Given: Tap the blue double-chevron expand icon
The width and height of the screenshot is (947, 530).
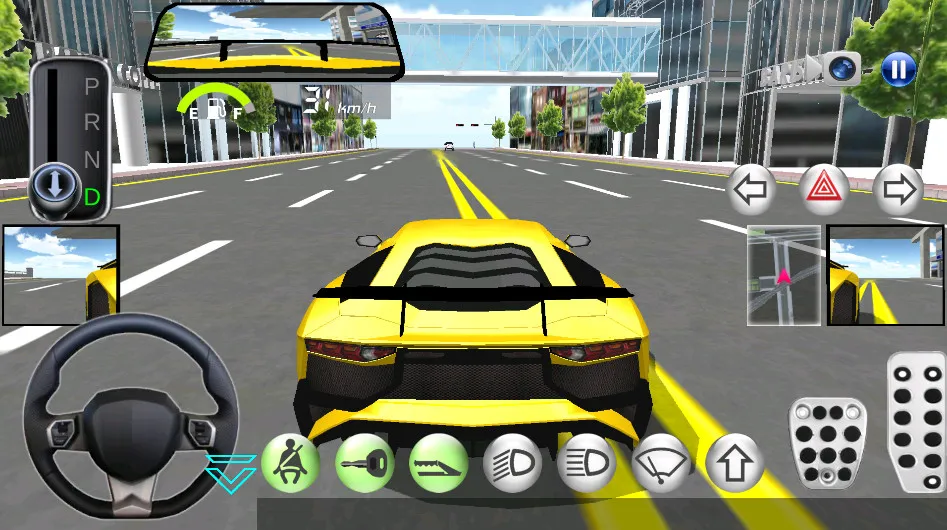Looking at the screenshot, I should [231, 472].
